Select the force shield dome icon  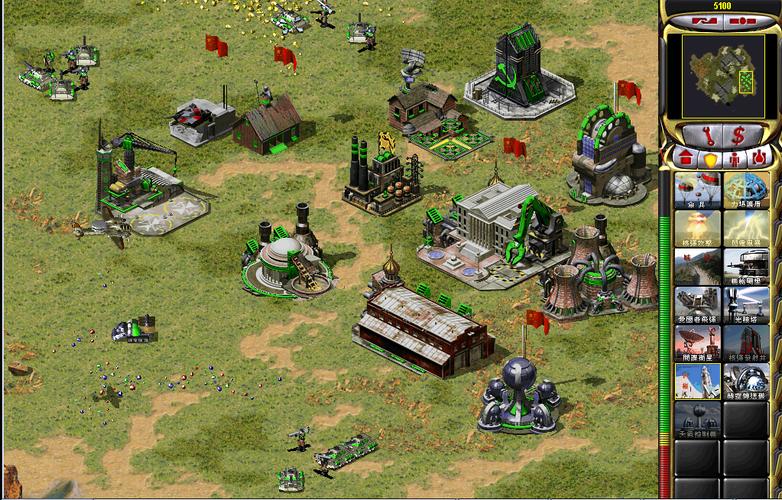(x=745, y=190)
